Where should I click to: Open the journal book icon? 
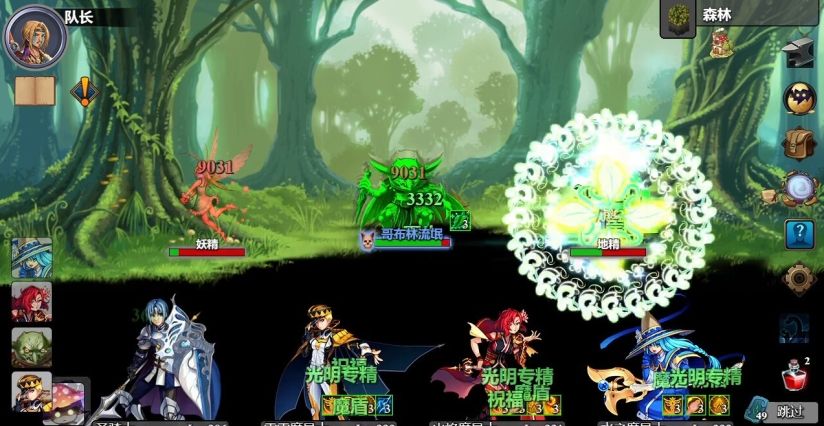point(32,91)
